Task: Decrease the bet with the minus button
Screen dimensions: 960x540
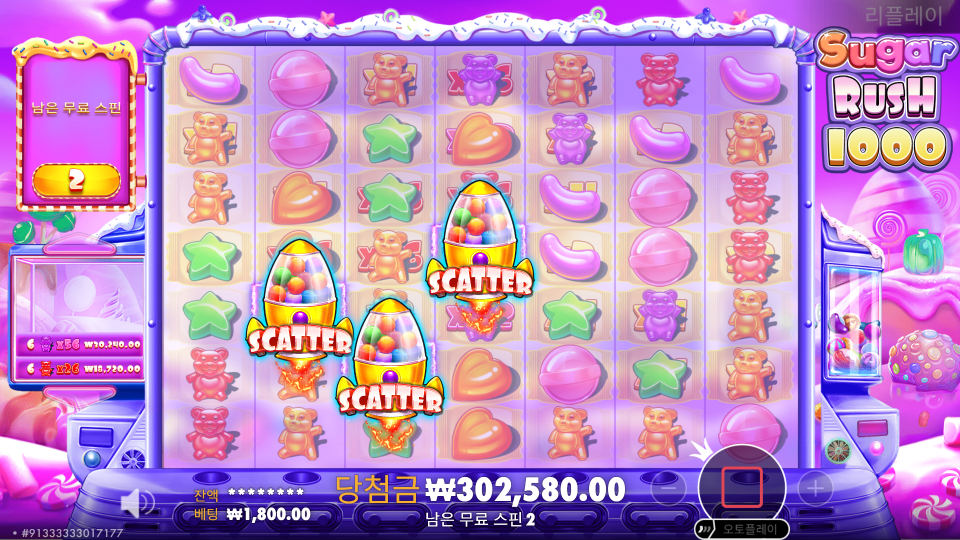Action: pyautogui.click(x=669, y=488)
